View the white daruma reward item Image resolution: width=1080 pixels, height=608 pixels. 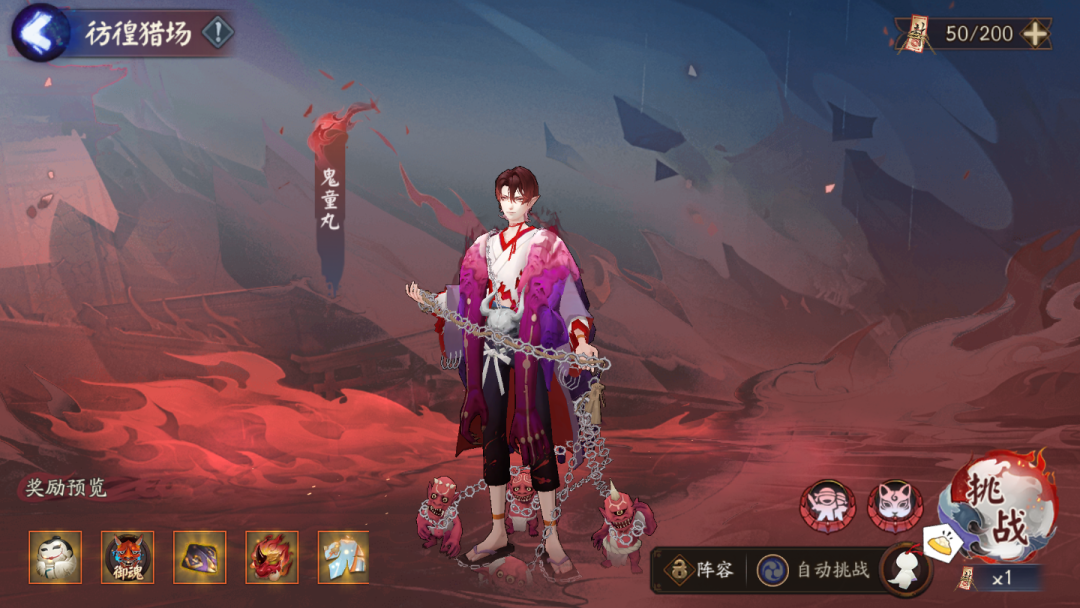tap(55, 557)
